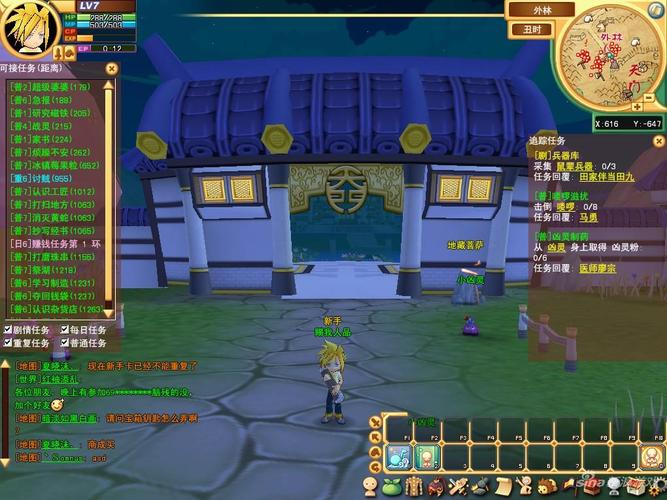Uncheck the 普通任务 filter
Screen dimensions: 667x500
tap(65, 343)
